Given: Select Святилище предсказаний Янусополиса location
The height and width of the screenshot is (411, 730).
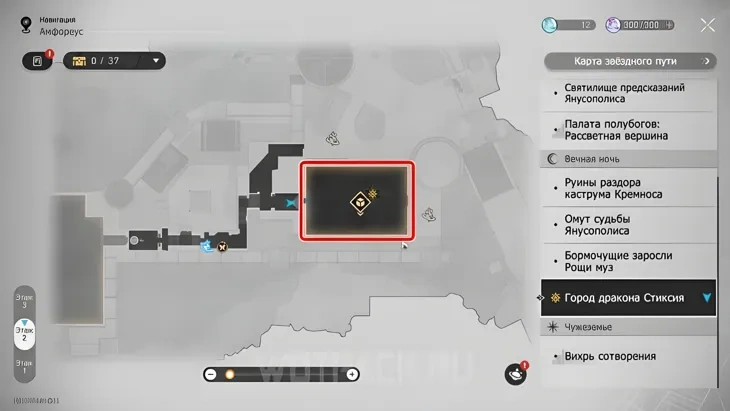Looking at the screenshot, I should pyautogui.click(x=624, y=93).
